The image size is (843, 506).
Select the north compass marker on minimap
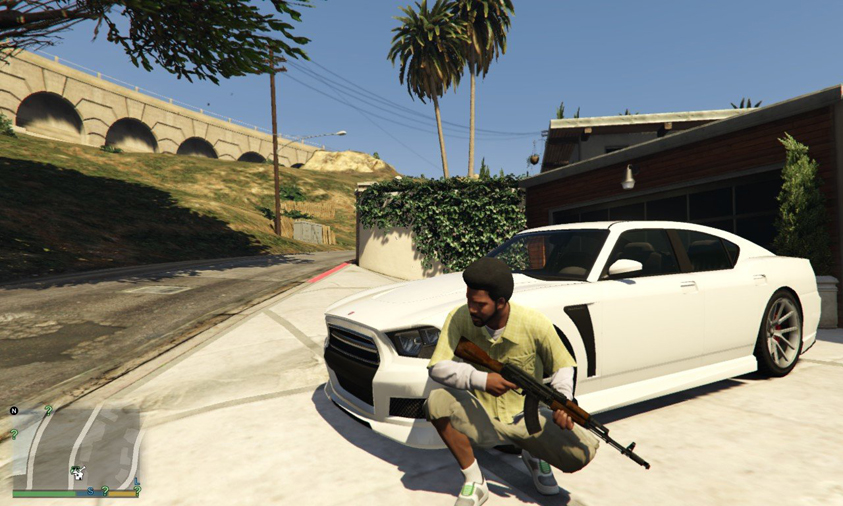[x=14, y=411]
